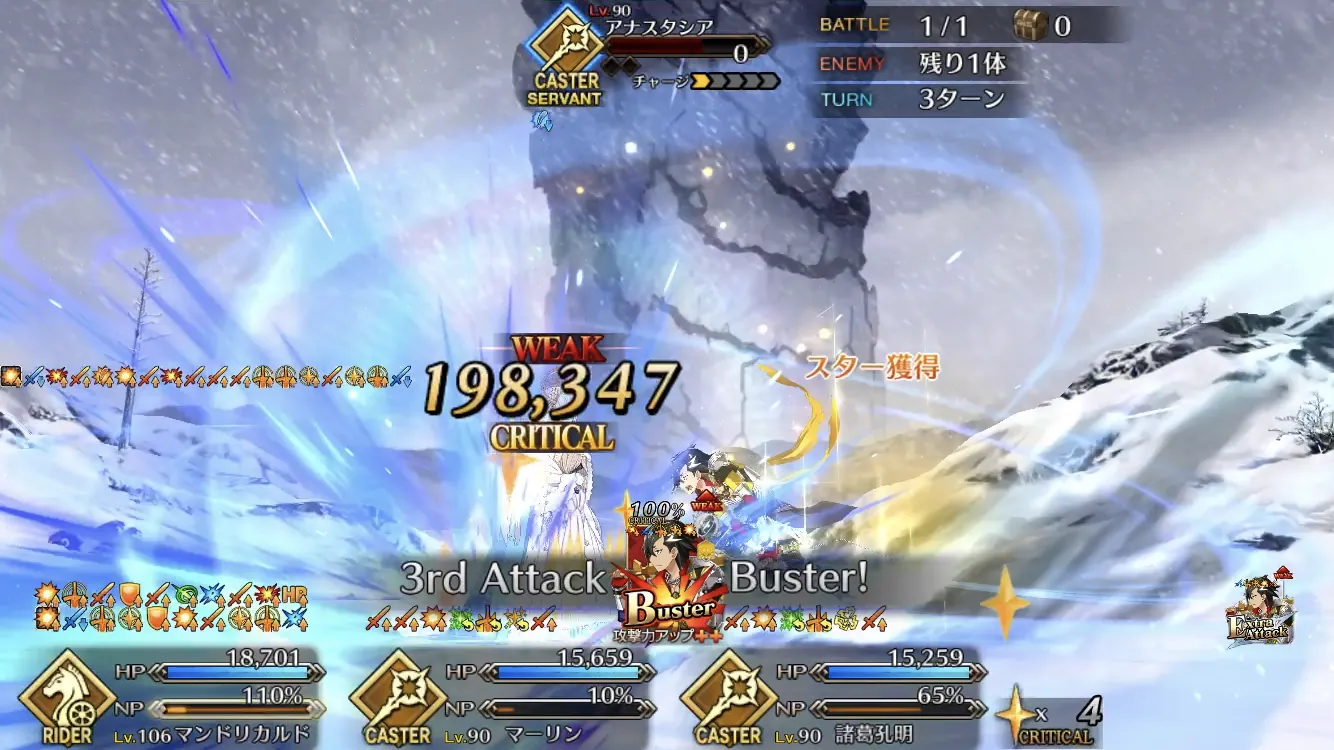This screenshot has height=750, width=1334.
Task: Tap the Extra Attack card
Action: coord(1260,610)
